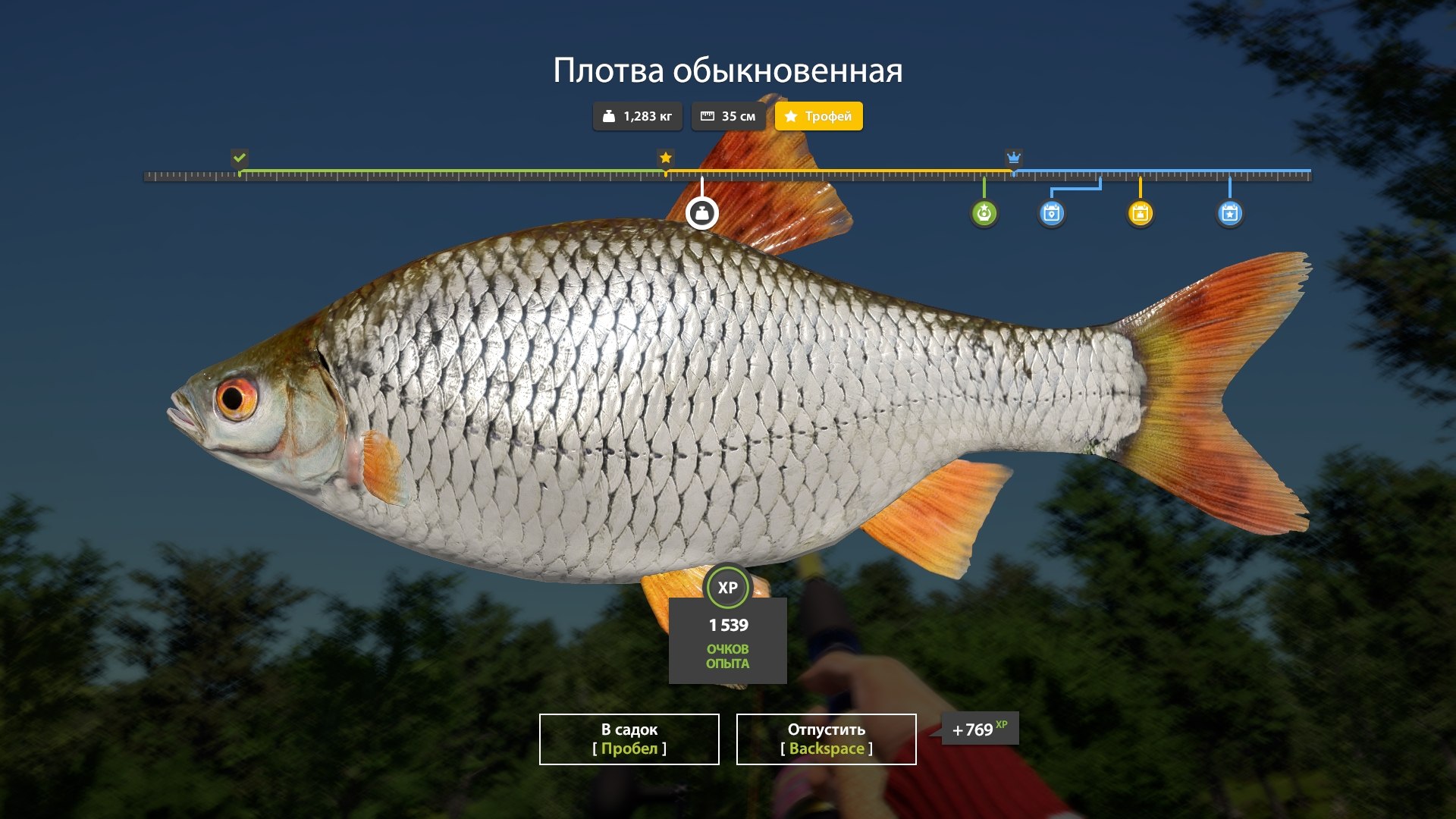Click the white weight marker on the ruler
The height and width of the screenshot is (819, 1456).
pyautogui.click(x=702, y=213)
